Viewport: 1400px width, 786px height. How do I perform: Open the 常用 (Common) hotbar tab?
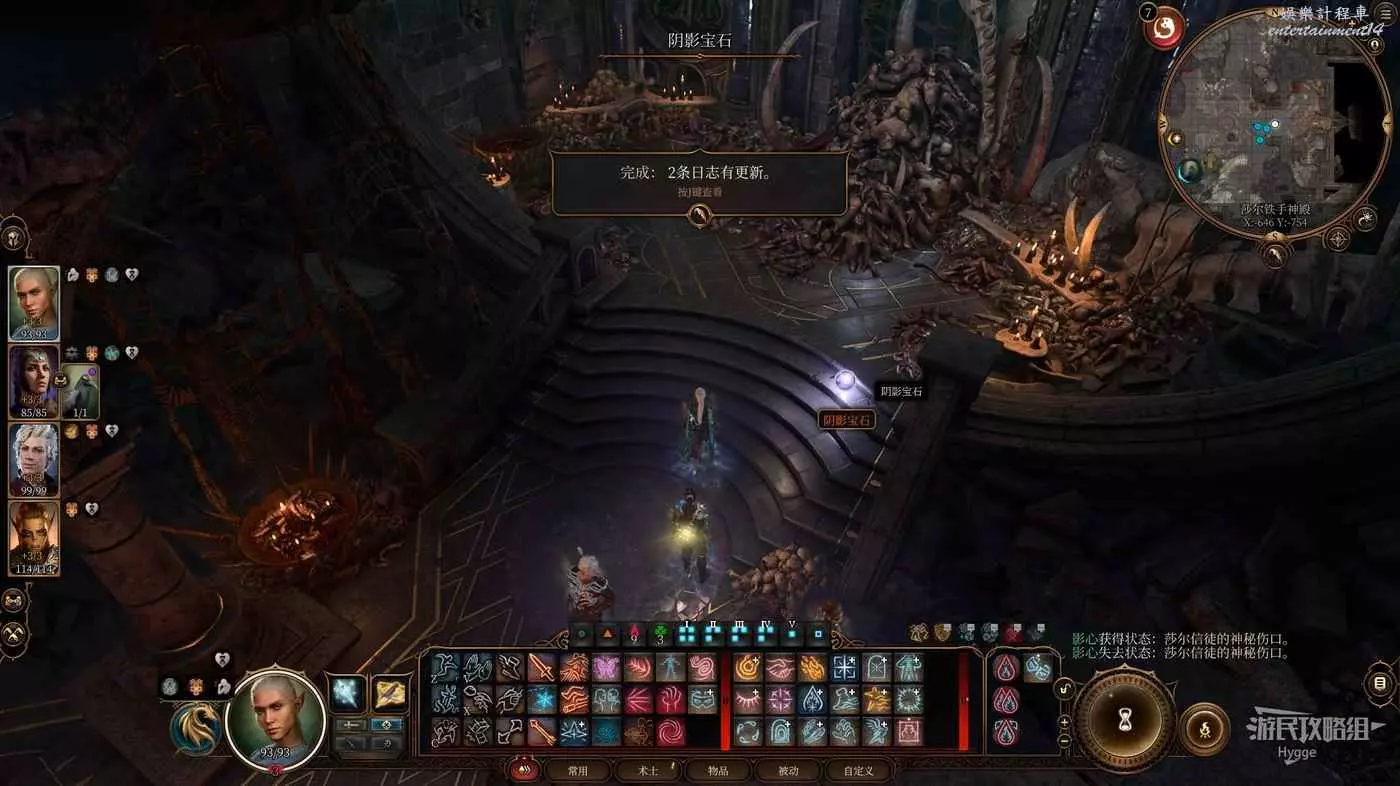tap(577, 771)
